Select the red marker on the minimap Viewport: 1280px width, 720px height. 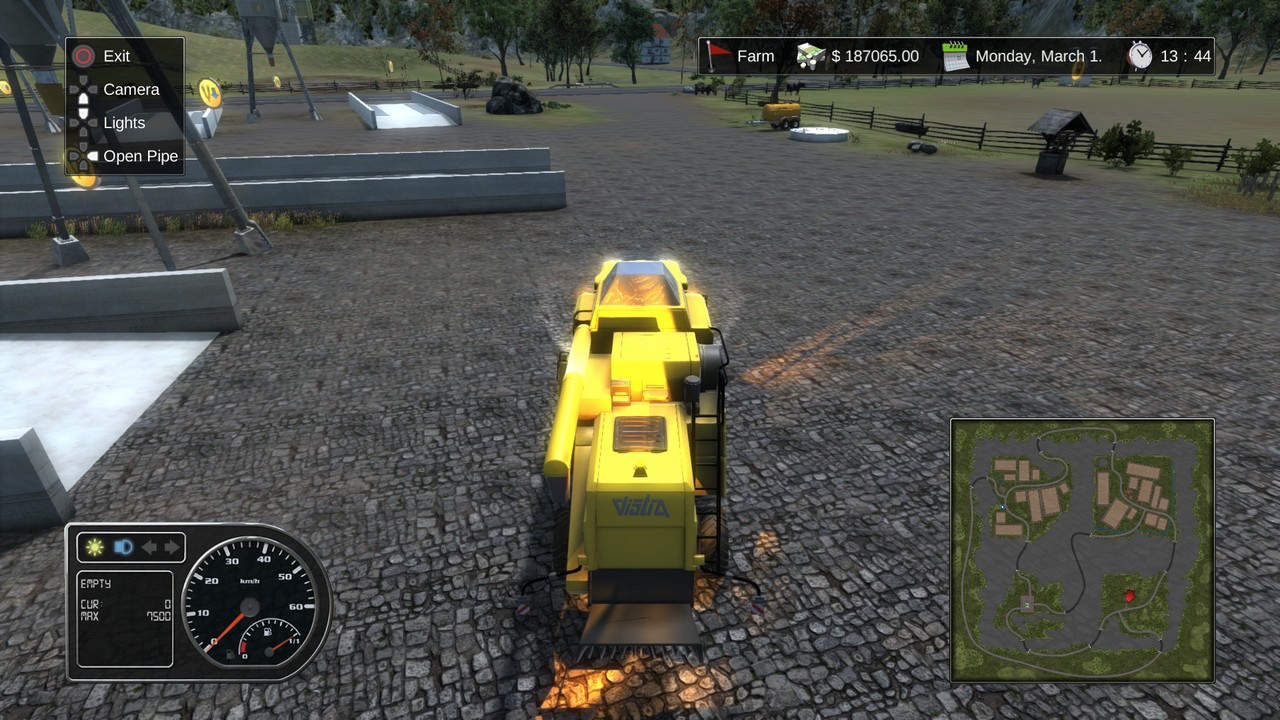point(1129,596)
